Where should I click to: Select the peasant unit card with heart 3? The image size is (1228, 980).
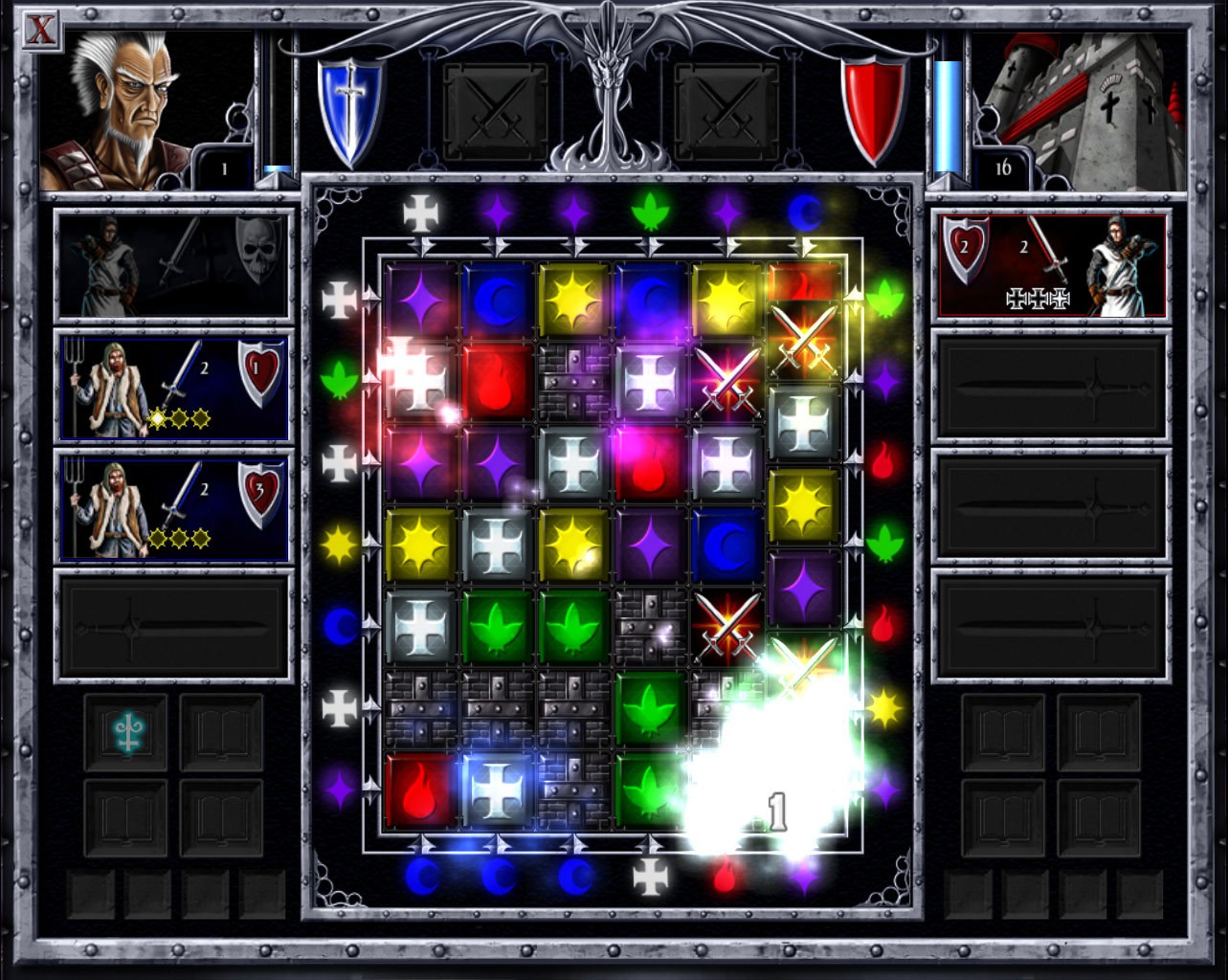[174, 507]
